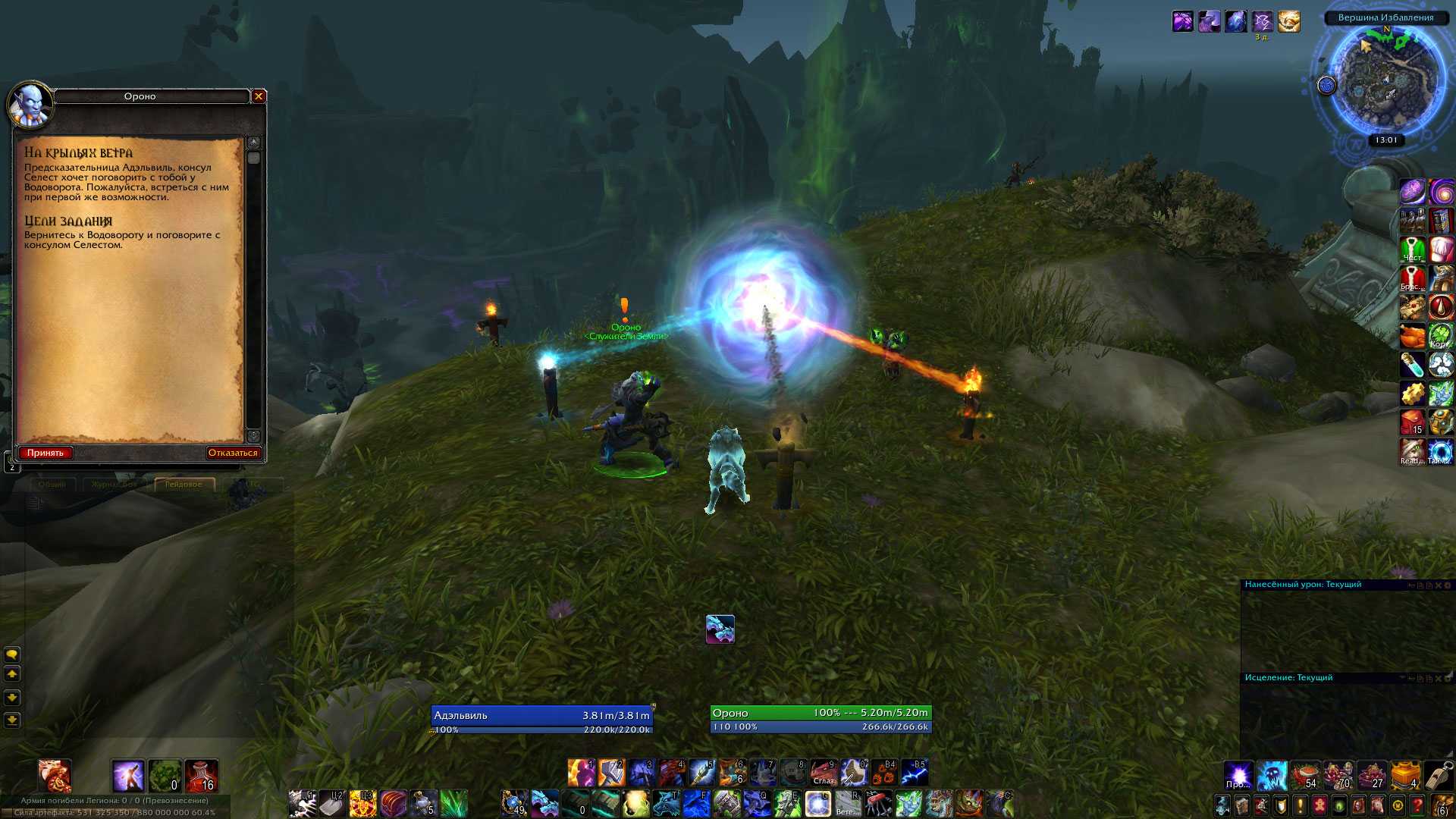Image resolution: width=1456 pixels, height=819 pixels.
Task: Activate the blue lightning ability in slot В5
Action: point(915,773)
